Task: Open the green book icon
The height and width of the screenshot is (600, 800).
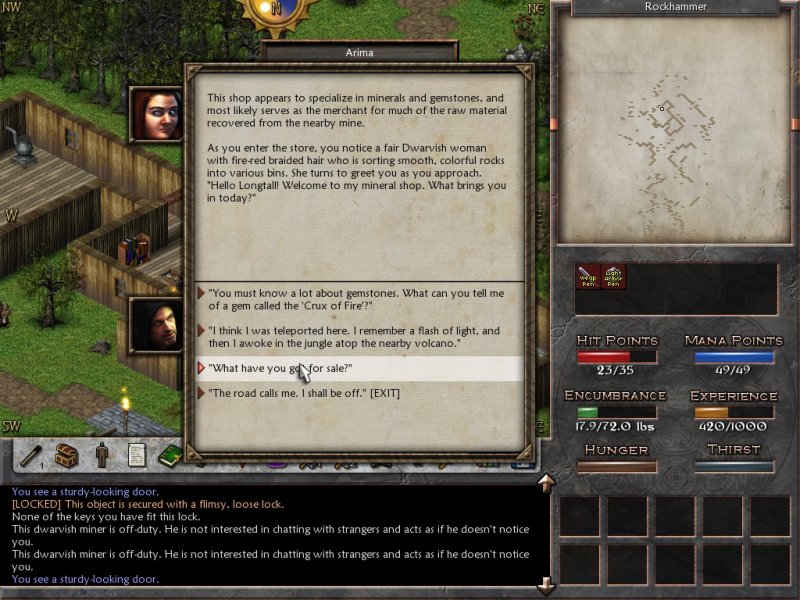Action: pos(169,456)
